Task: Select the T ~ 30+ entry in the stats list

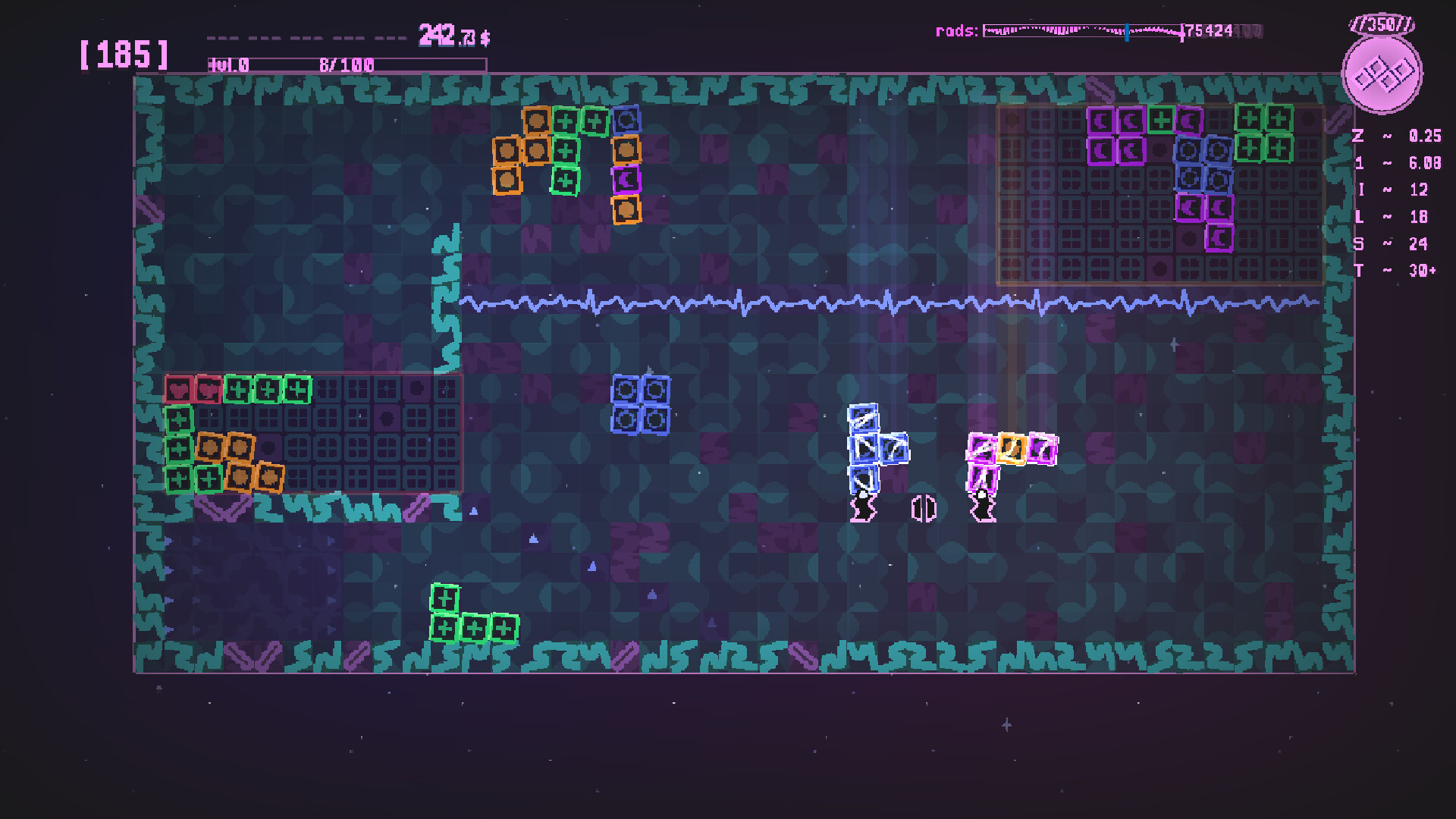Action: (1395, 269)
